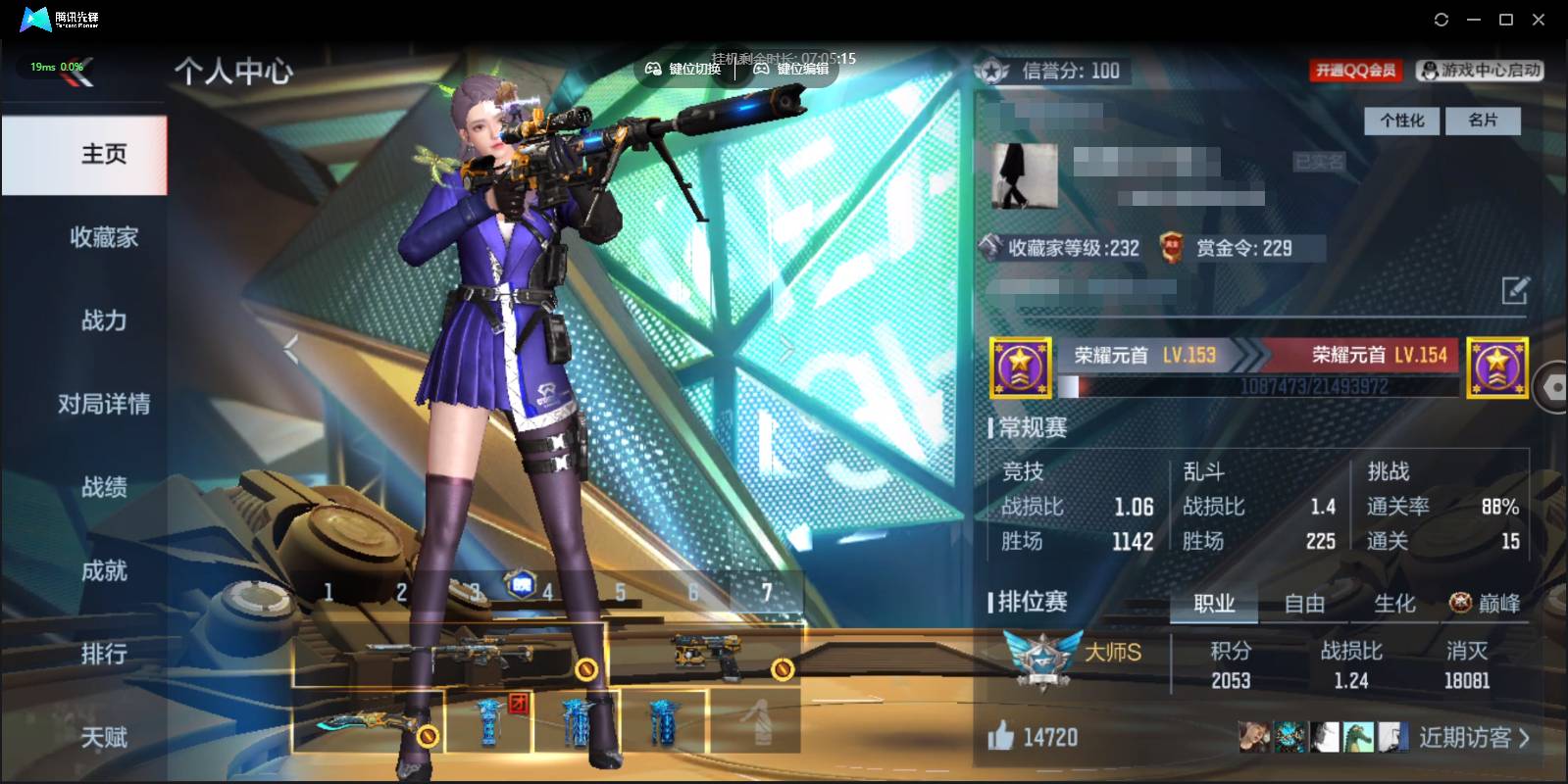Go to the 战绩 section
Image resolution: width=1568 pixels, height=784 pixels.
click(x=103, y=487)
